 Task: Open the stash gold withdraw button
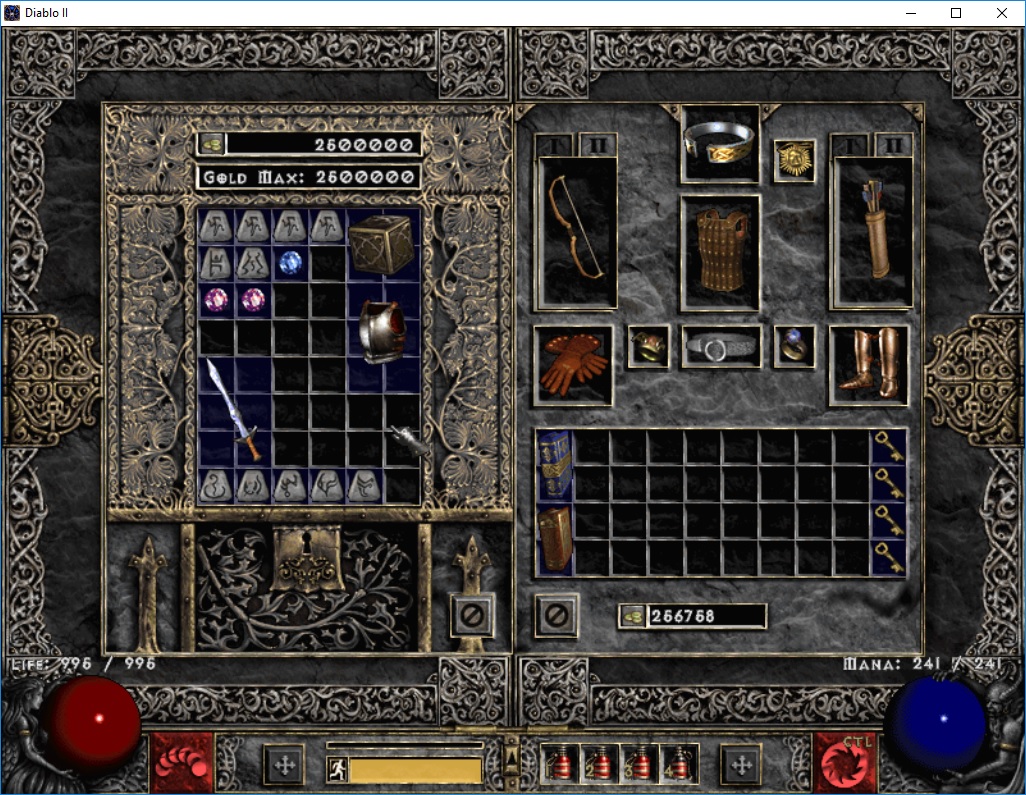[211, 144]
